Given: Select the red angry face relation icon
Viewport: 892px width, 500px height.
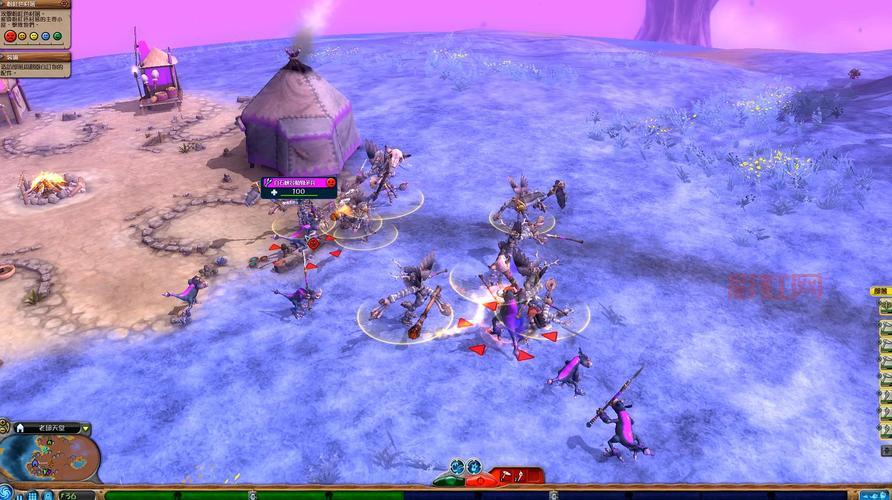Looking at the screenshot, I should 10,37.
